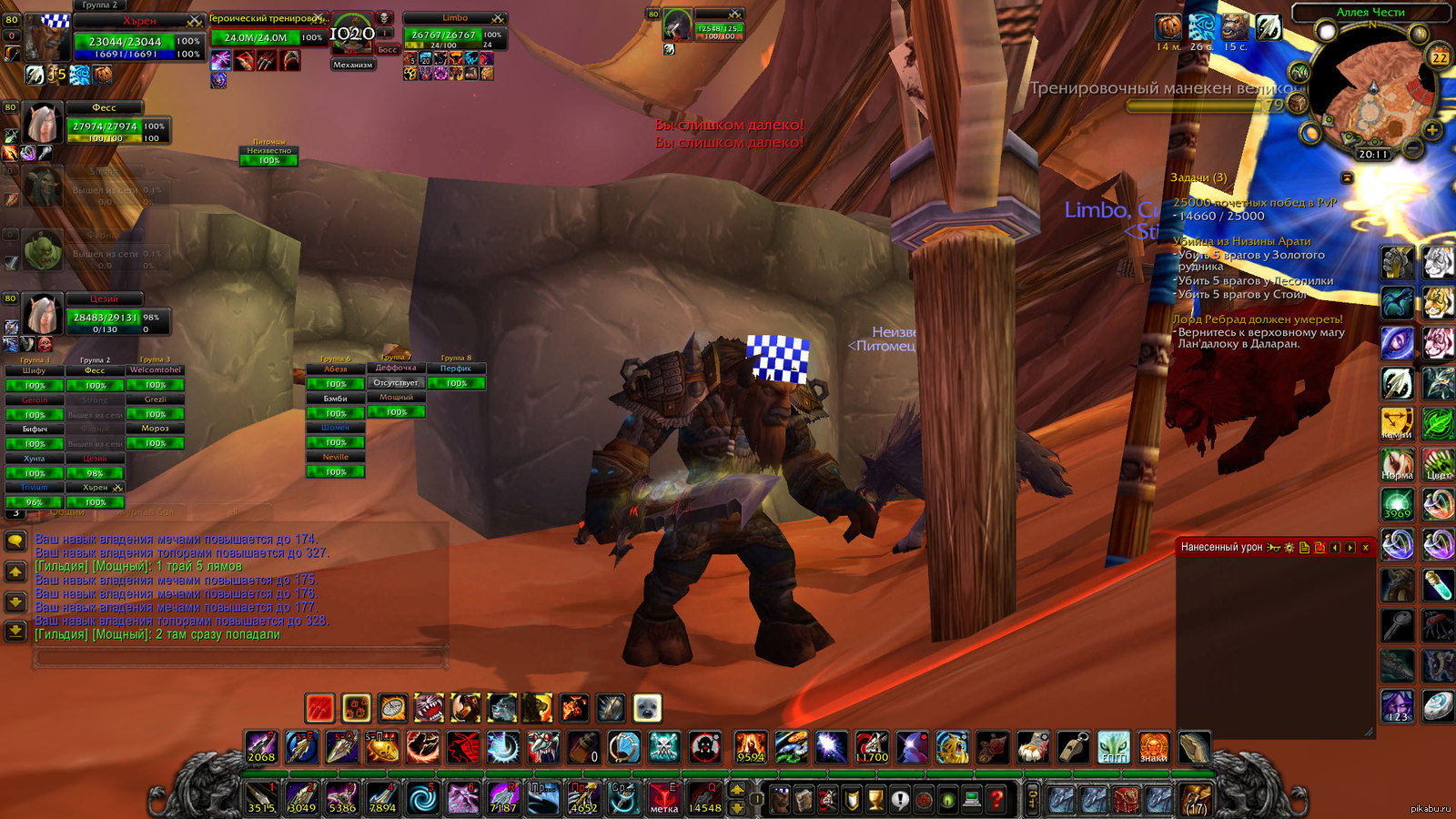Close the Нанесенный урон damage meter window
Image resolution: width=1456 pixels, height=819 pixels.
(1365, 548)
